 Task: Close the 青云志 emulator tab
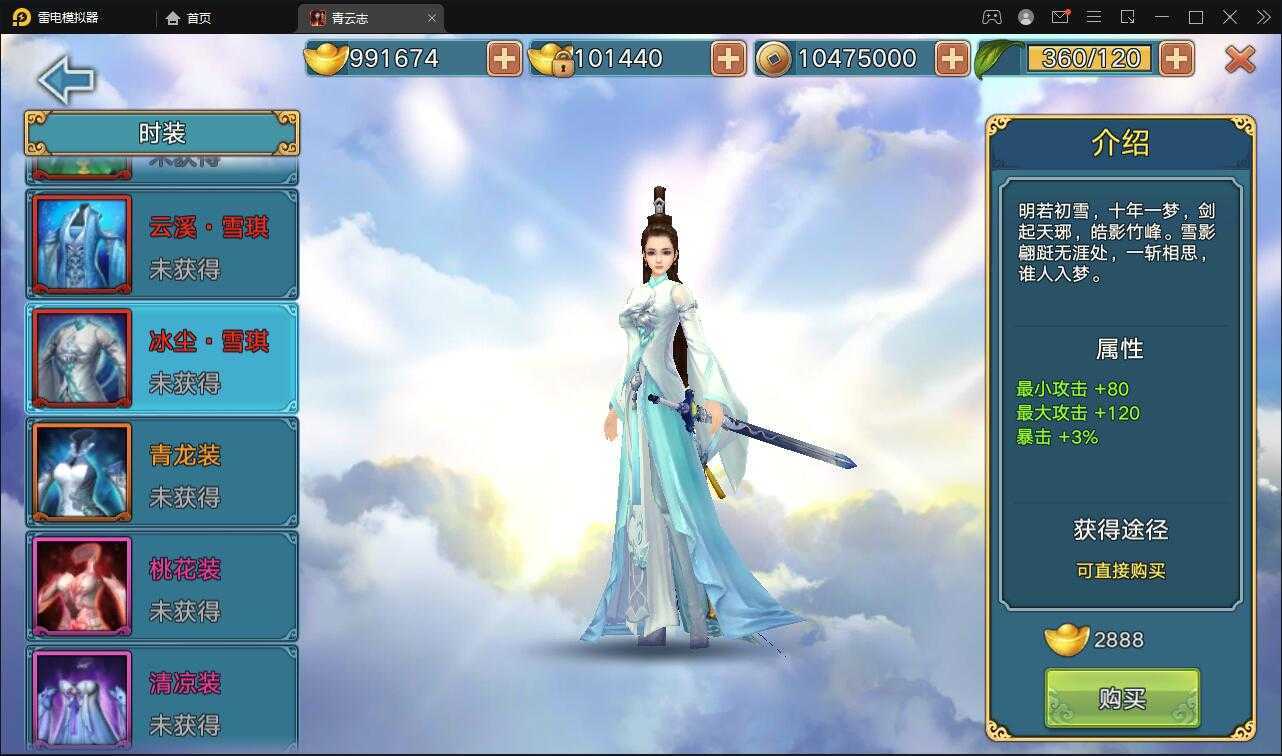(432, 18)
